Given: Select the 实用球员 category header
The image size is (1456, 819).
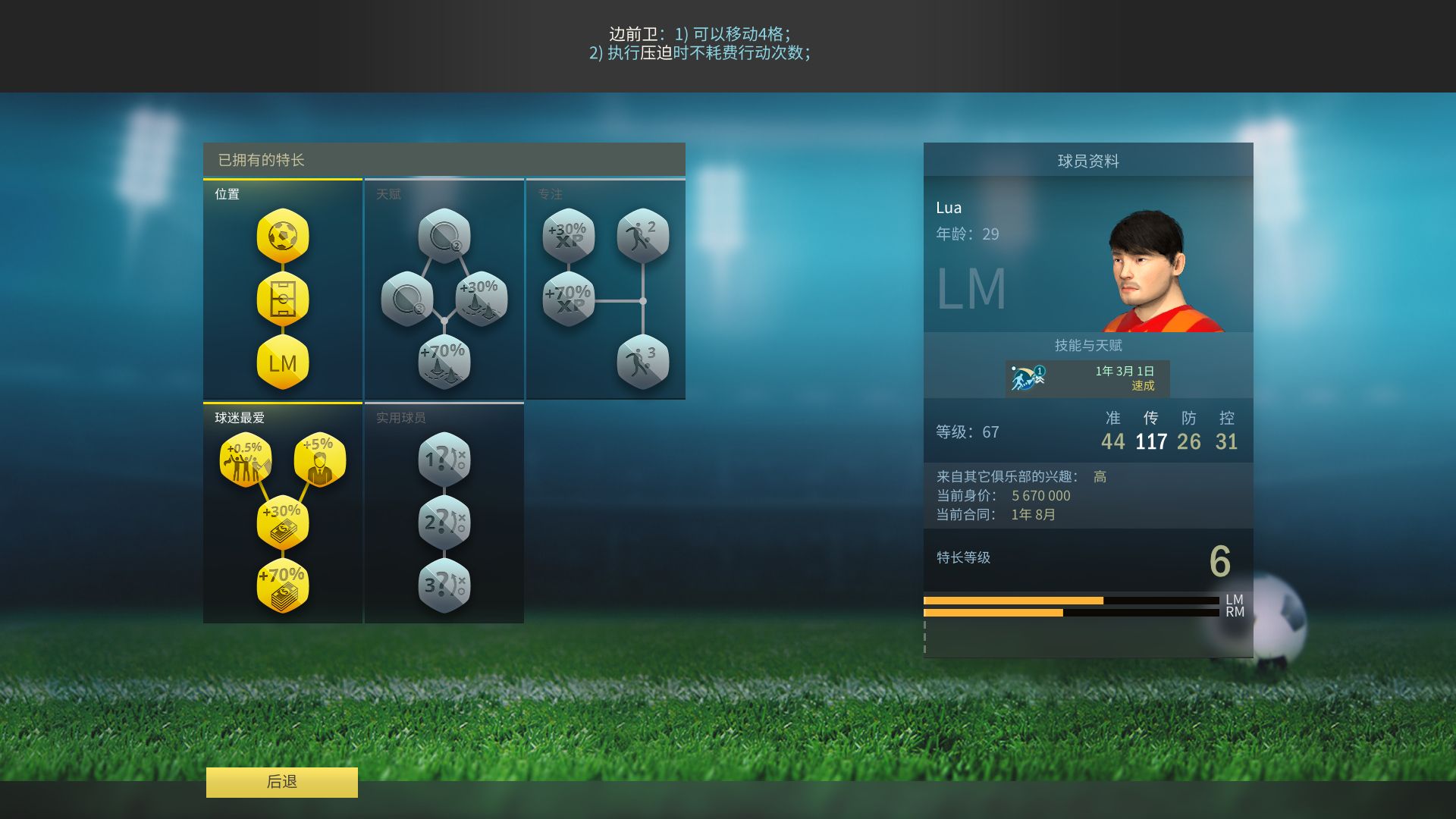Looking at the screenshot, I should 400,416.
